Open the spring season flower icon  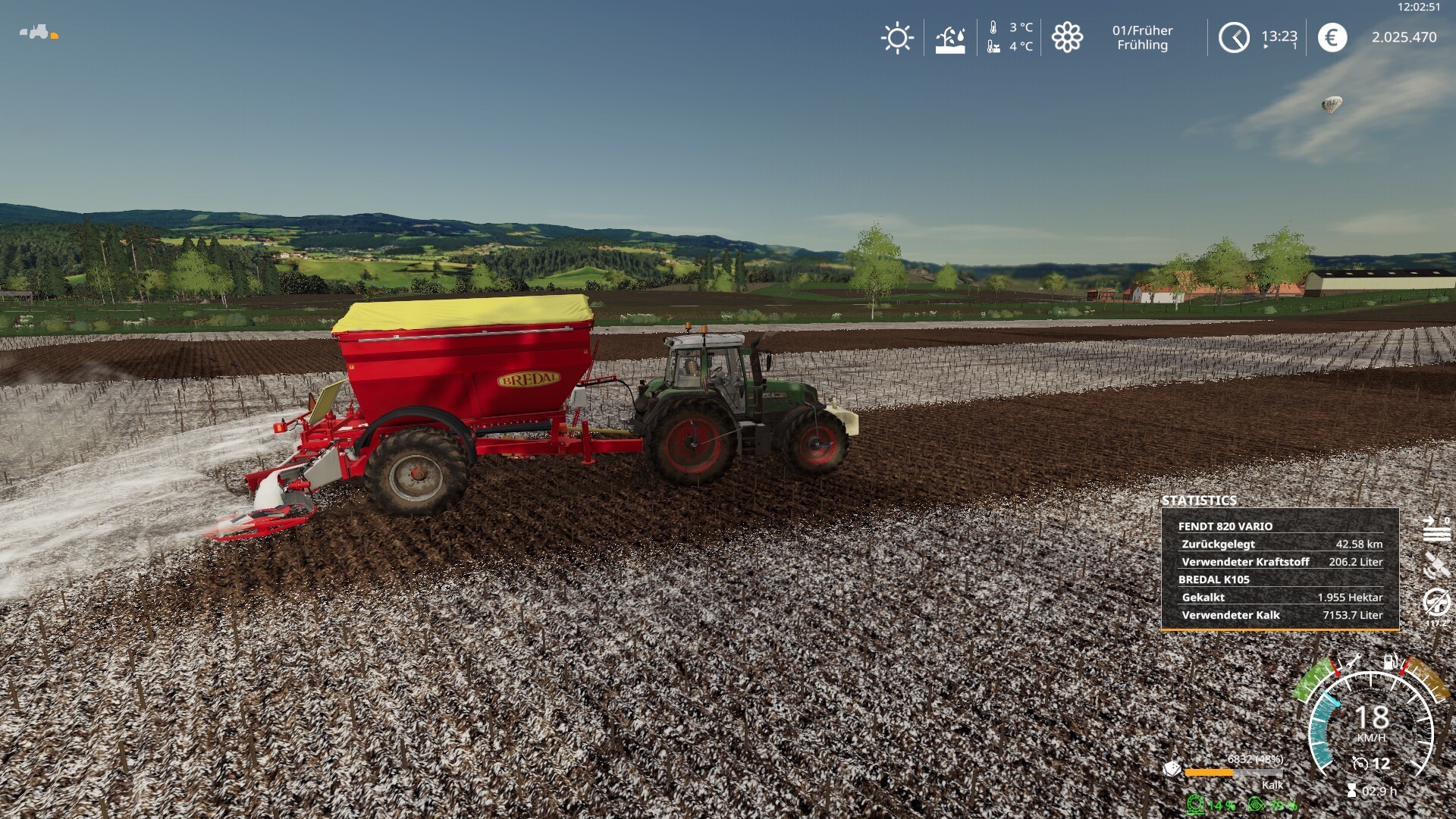[x=1067, y=37]
